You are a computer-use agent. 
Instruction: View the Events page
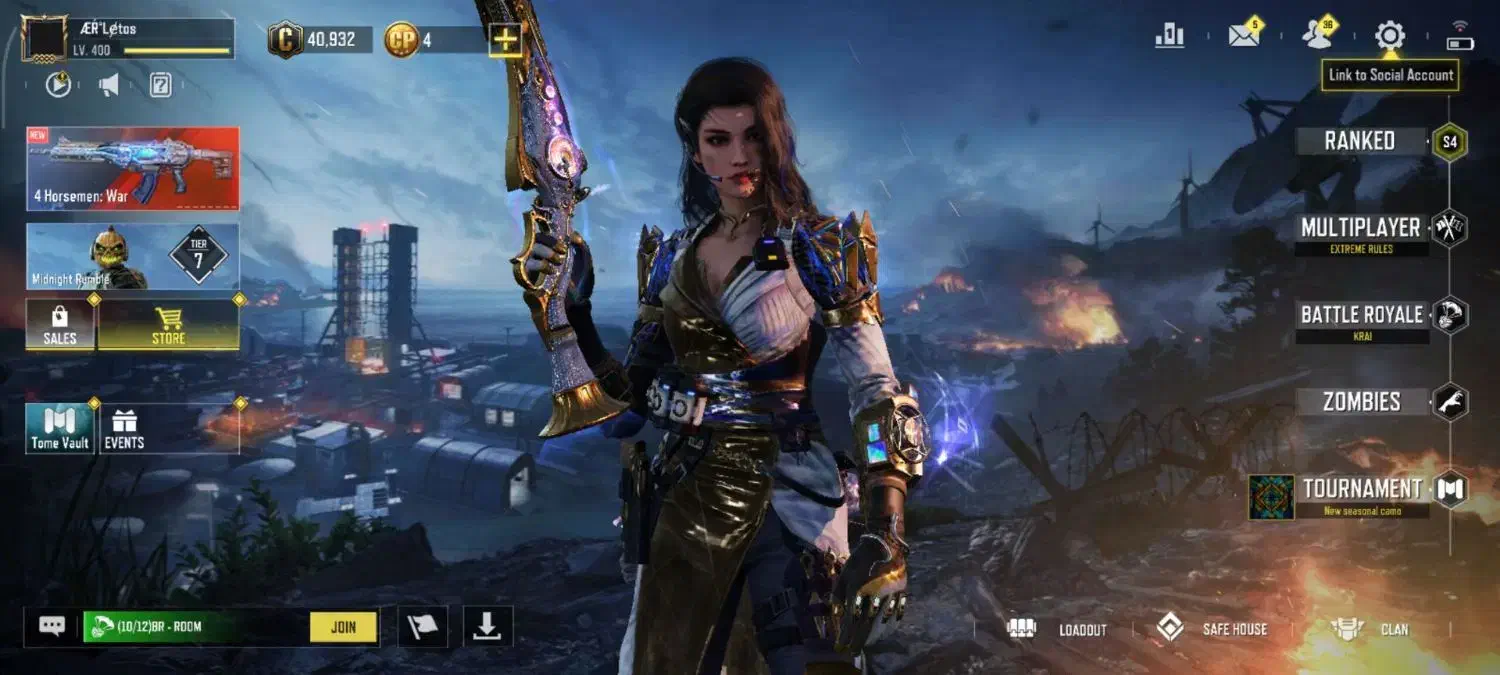tap(124, 429)
